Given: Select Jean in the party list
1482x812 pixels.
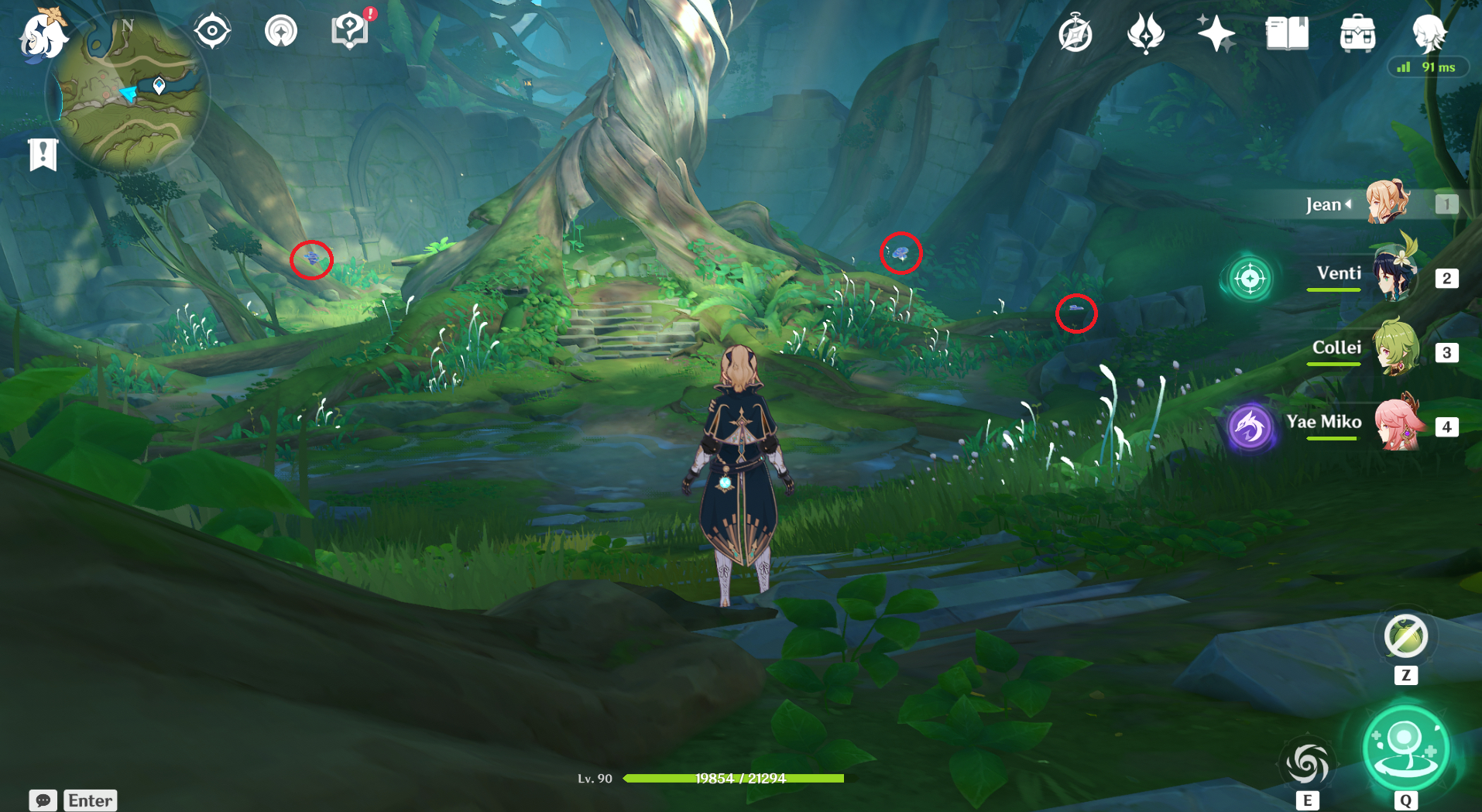Looking at the screenshot, I should point(1386,204).
